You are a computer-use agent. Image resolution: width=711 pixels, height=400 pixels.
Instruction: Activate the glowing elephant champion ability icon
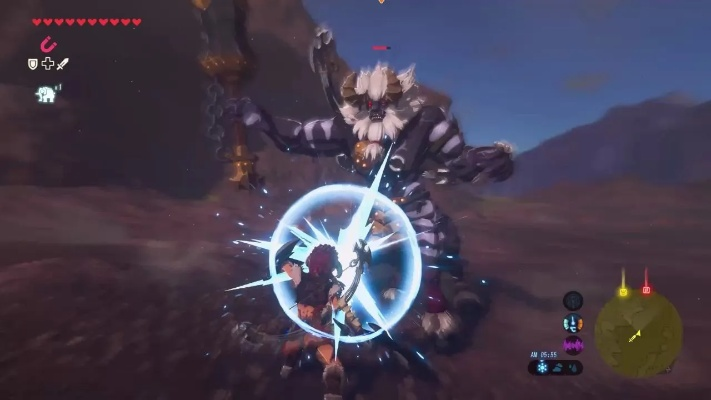click(45, 94)
